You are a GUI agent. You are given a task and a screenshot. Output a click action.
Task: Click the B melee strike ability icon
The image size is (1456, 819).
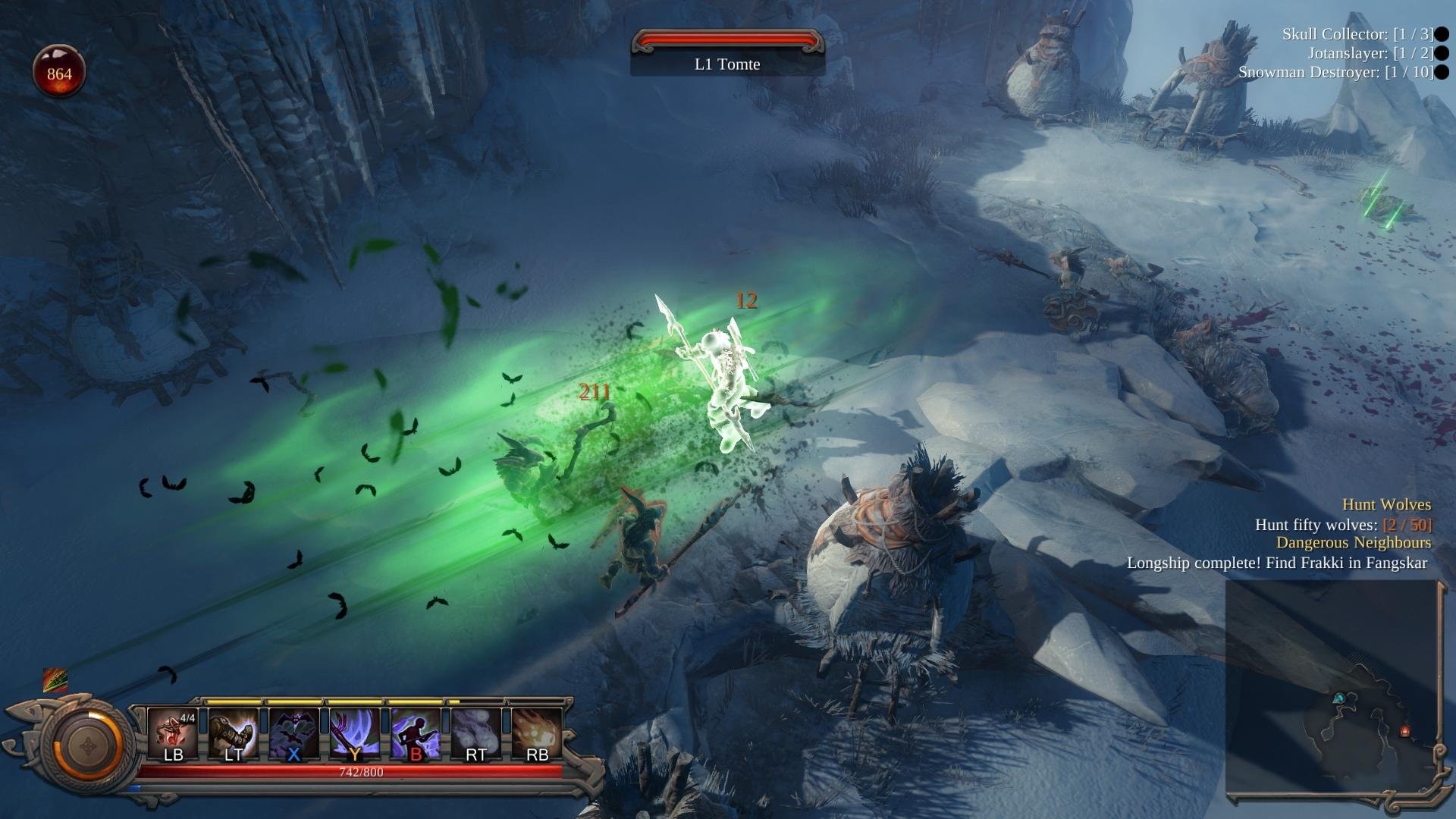coord(416,732)
